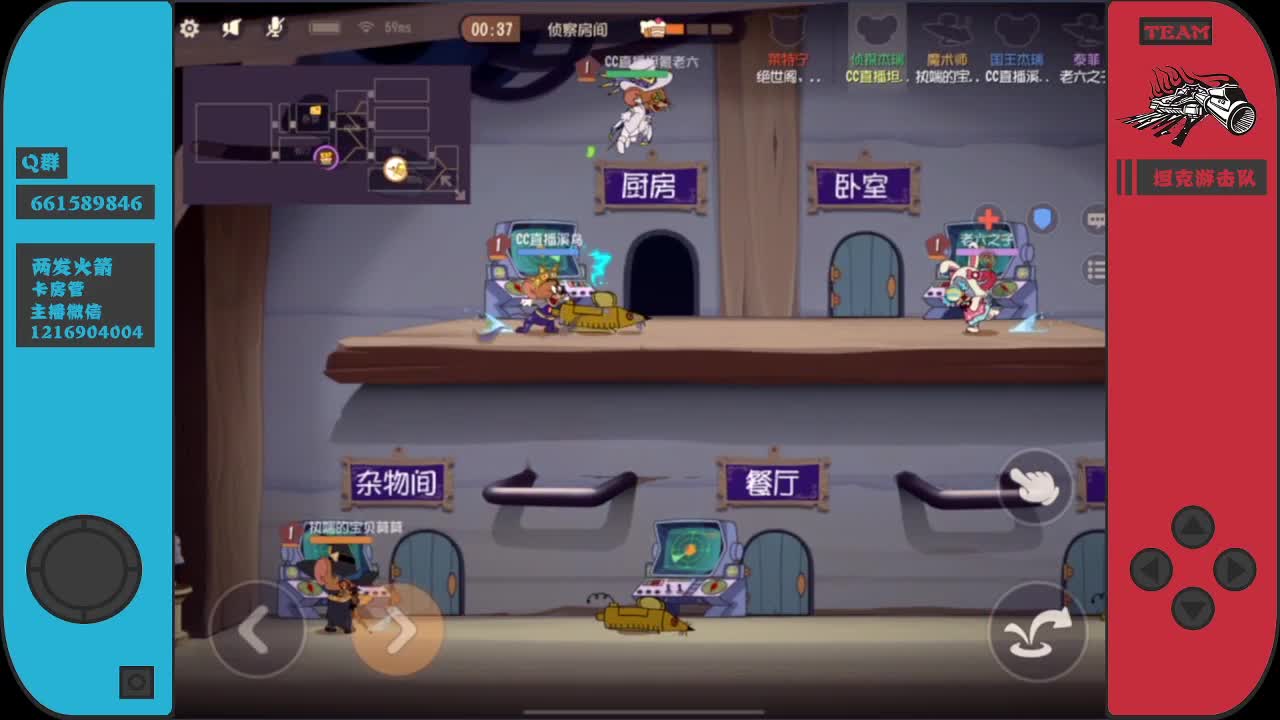Screen dimensions: 1280x720
Task: Tap the jump arrow button
Action: [1038, 632]
